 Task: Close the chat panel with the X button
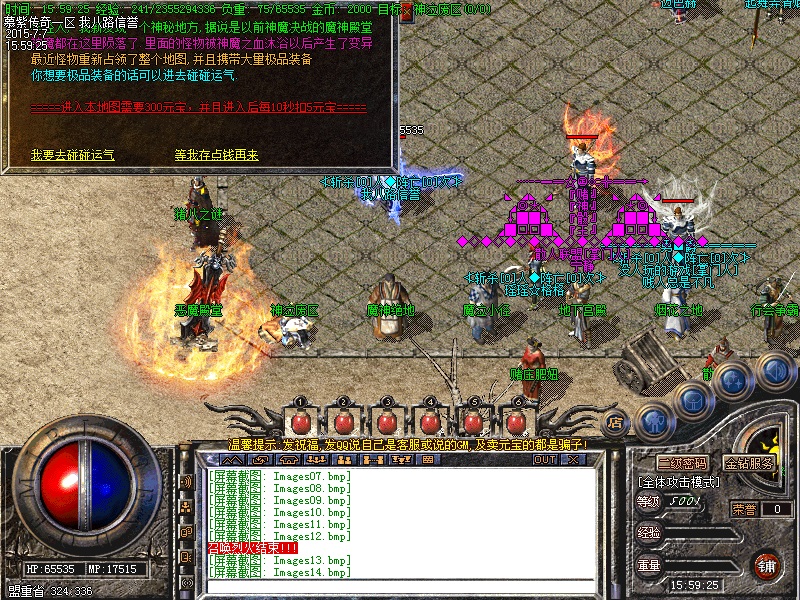tap(573, 459)
